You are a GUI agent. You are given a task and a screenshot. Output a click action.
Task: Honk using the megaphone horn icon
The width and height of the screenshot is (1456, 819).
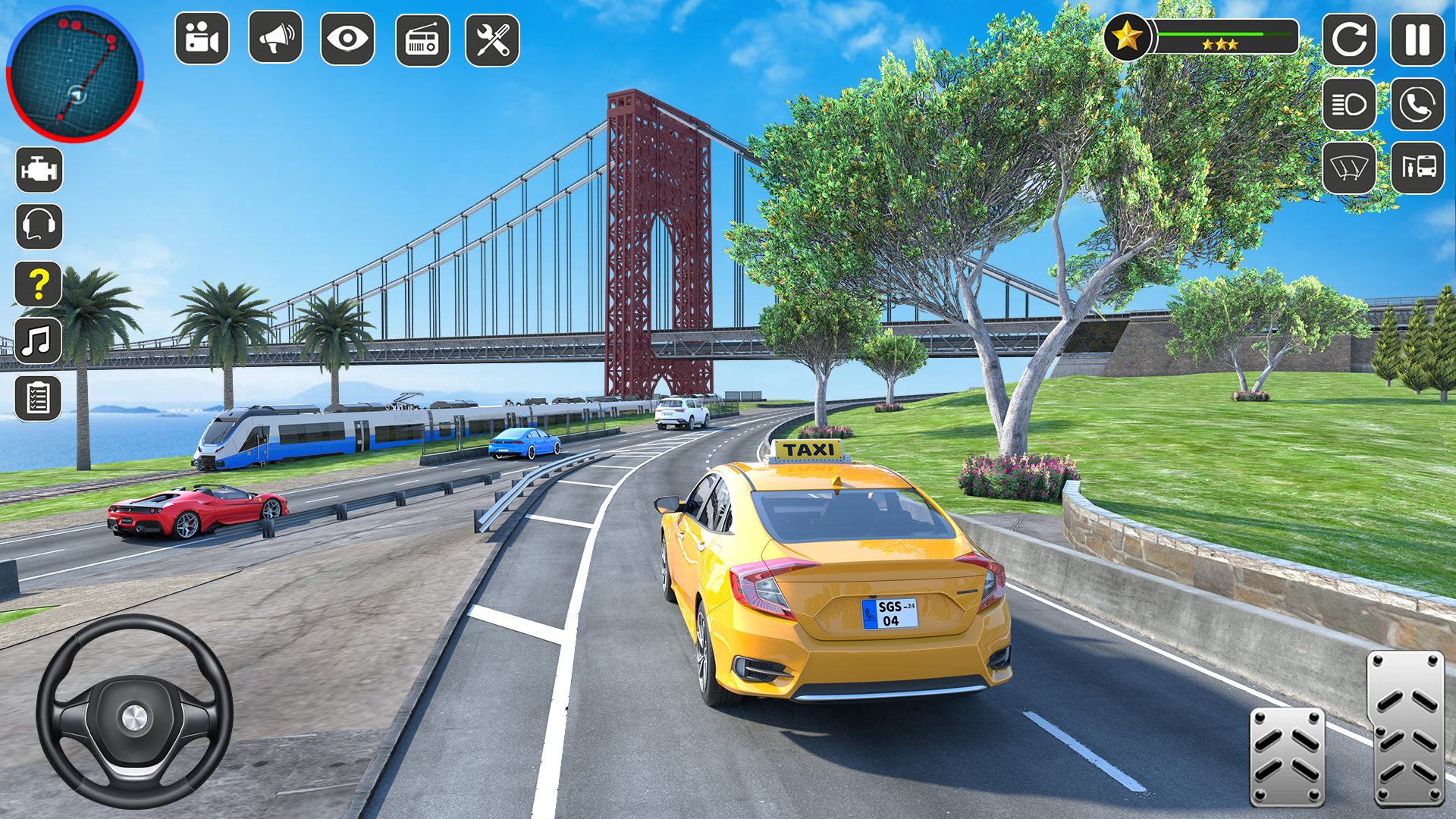[274, 39]
